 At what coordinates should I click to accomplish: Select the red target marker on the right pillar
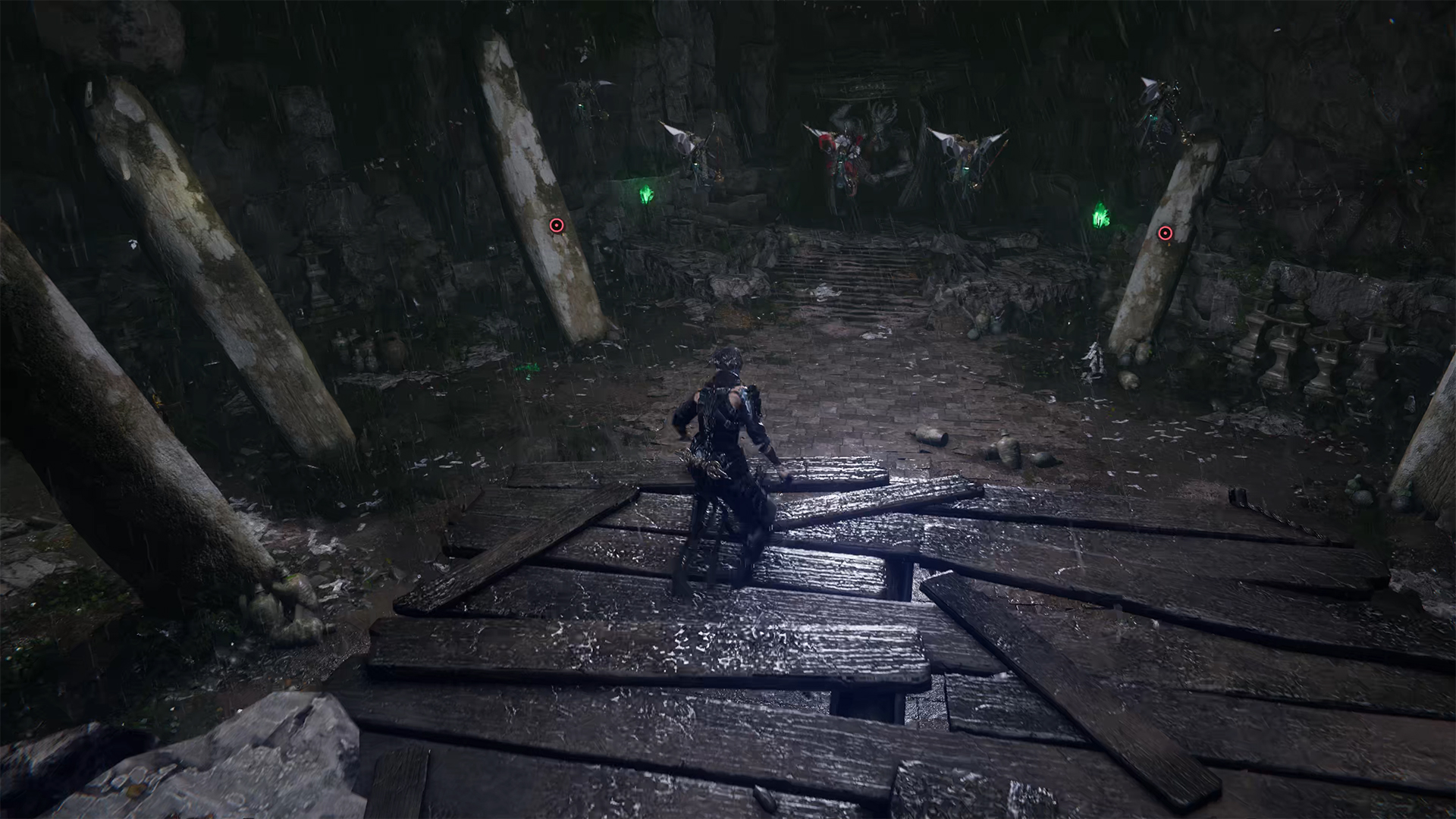coord(1165,234)
